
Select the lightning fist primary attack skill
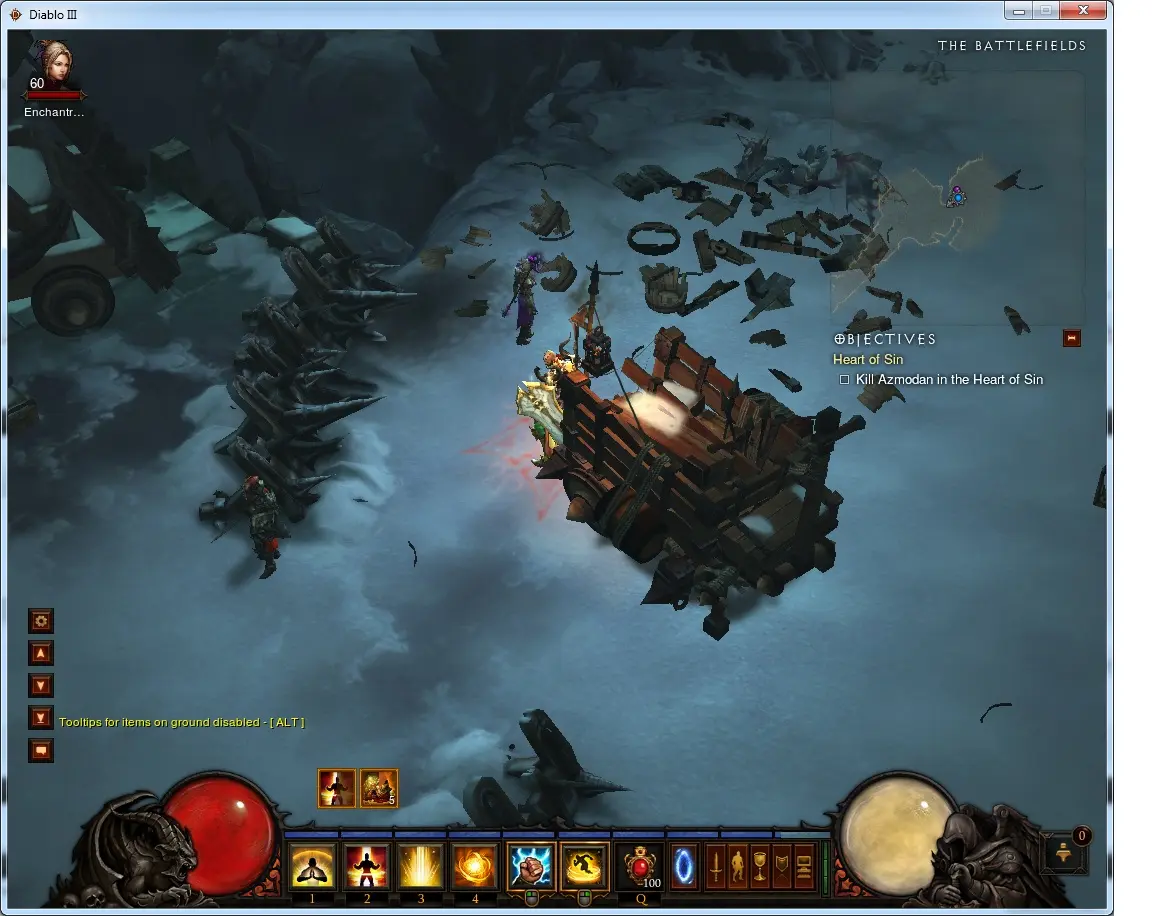click(x=530, y=866)
